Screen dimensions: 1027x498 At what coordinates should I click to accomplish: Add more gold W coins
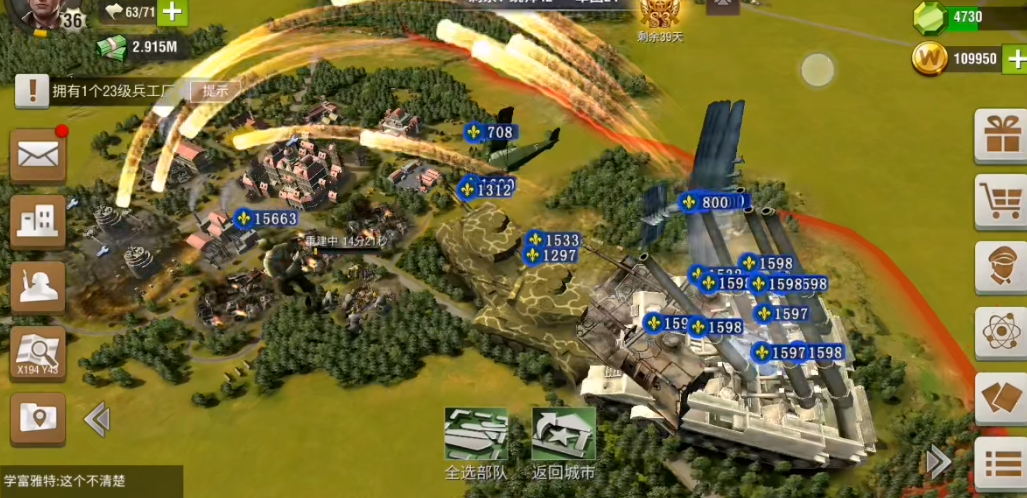pos(1015,58)
